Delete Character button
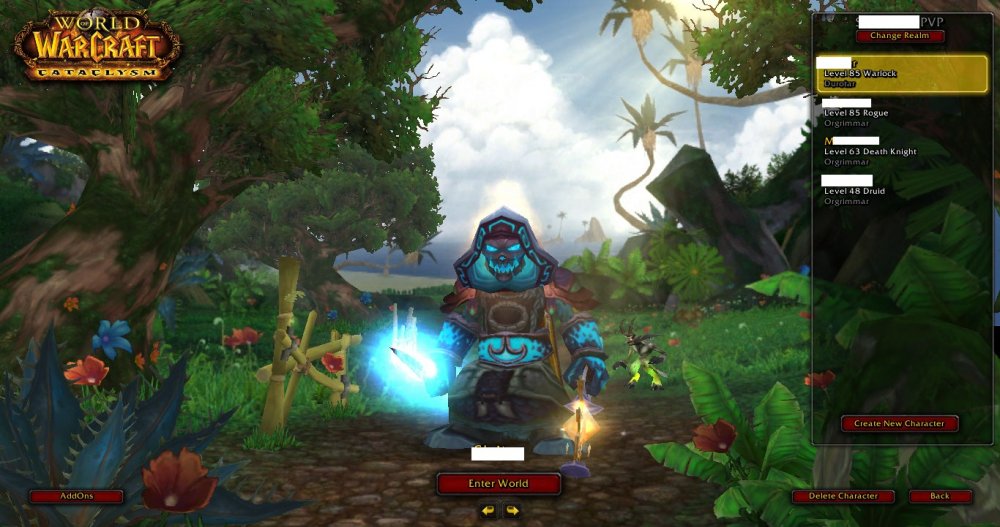This screenshot has height=527, width=1000. (x=843, y=496)
